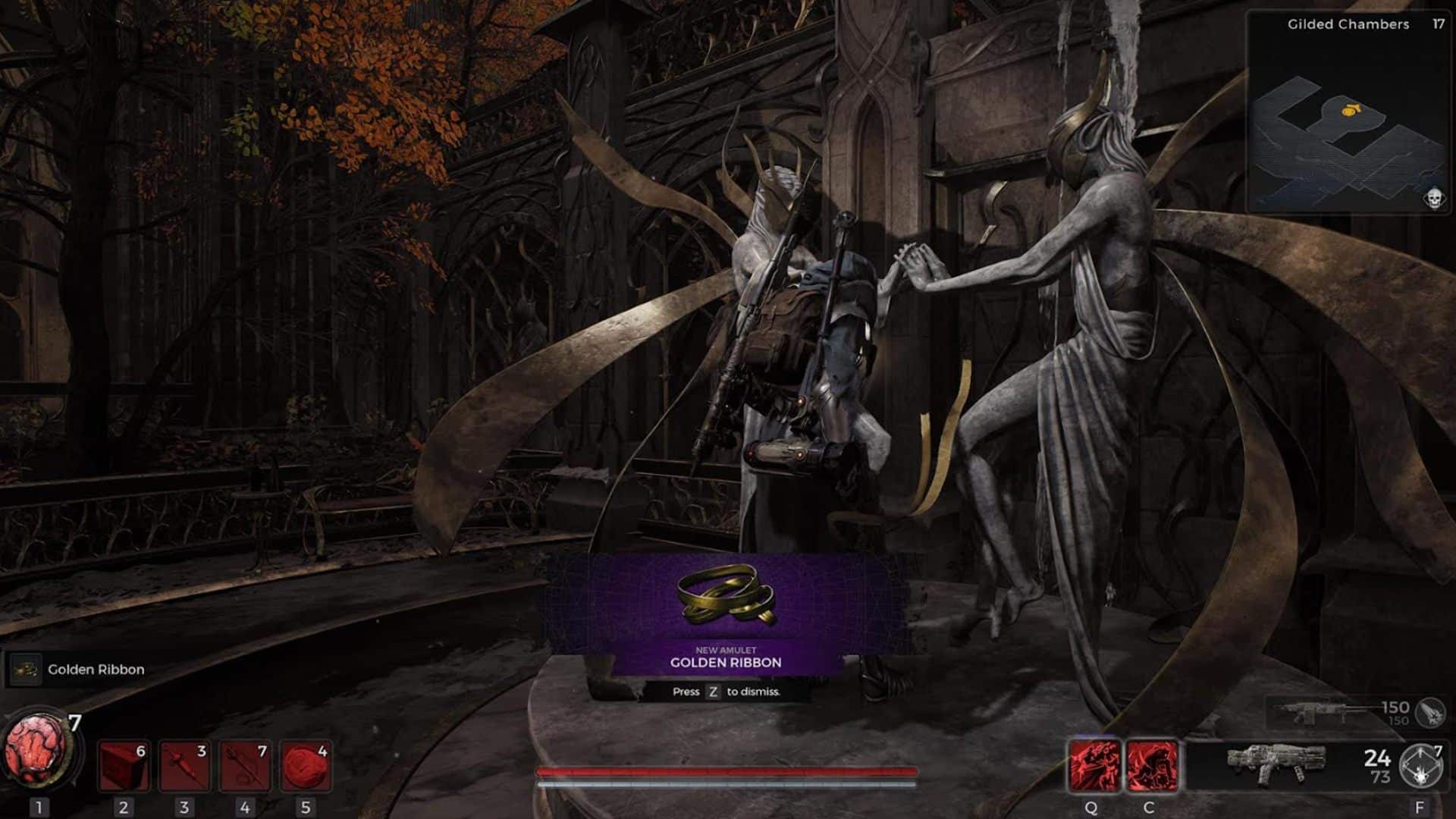Use the round red ball consumable slot

tap(306, 766)
